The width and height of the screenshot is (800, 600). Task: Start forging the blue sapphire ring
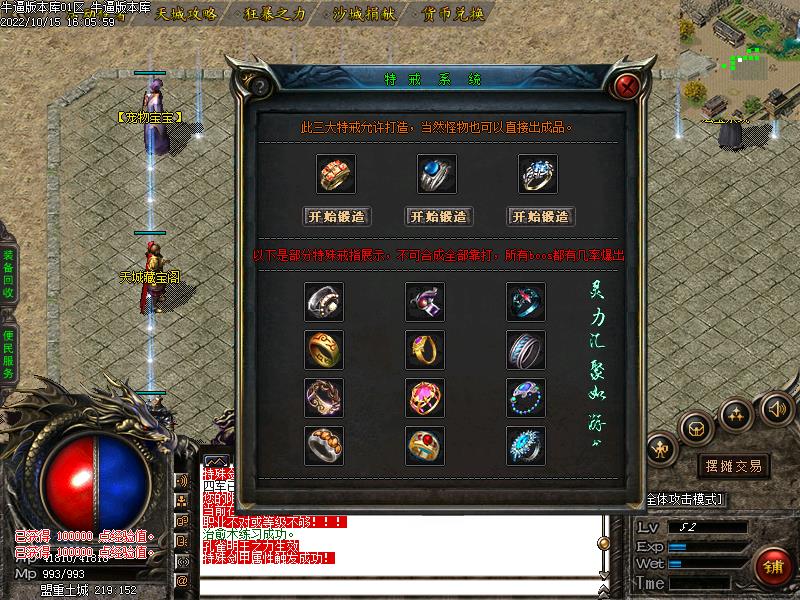click(x=438, y=216)
